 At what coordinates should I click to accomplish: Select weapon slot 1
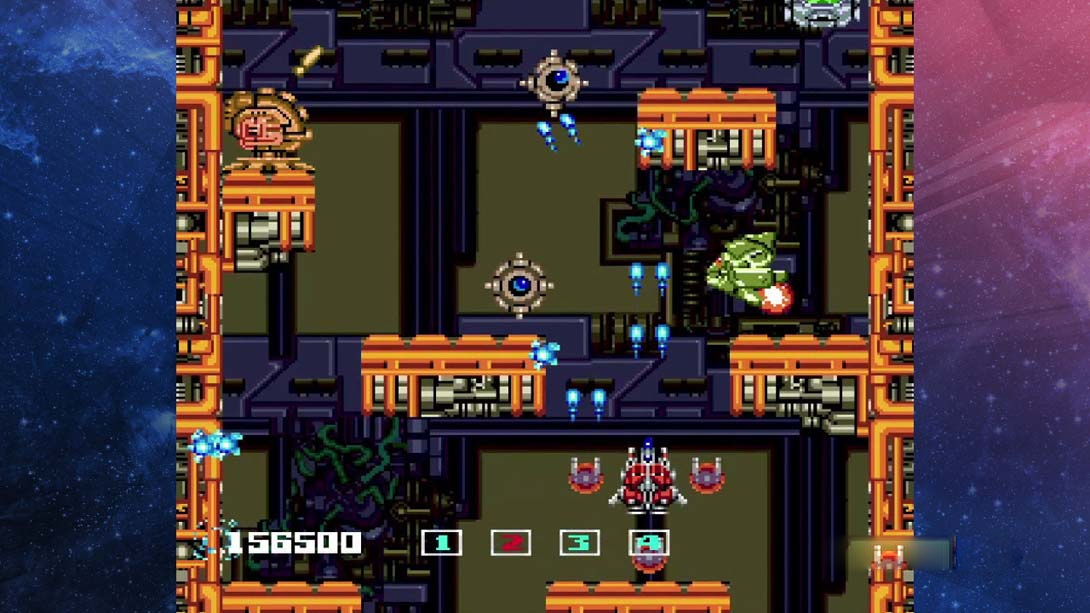pos(441,543)
